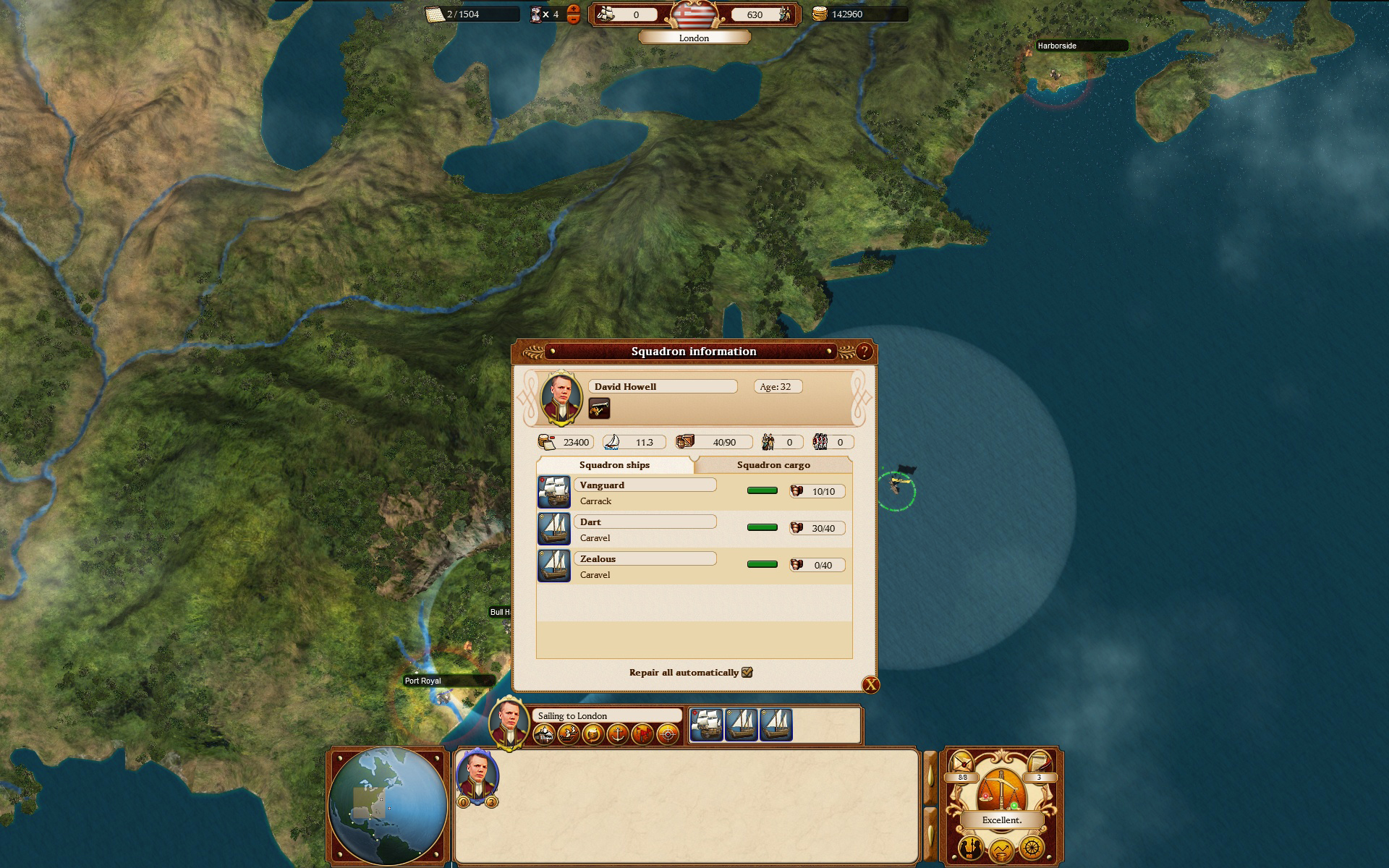Open the ship's wheel menu button
The height and width of the screenshot is (868, 1389).
point(1032,847)
